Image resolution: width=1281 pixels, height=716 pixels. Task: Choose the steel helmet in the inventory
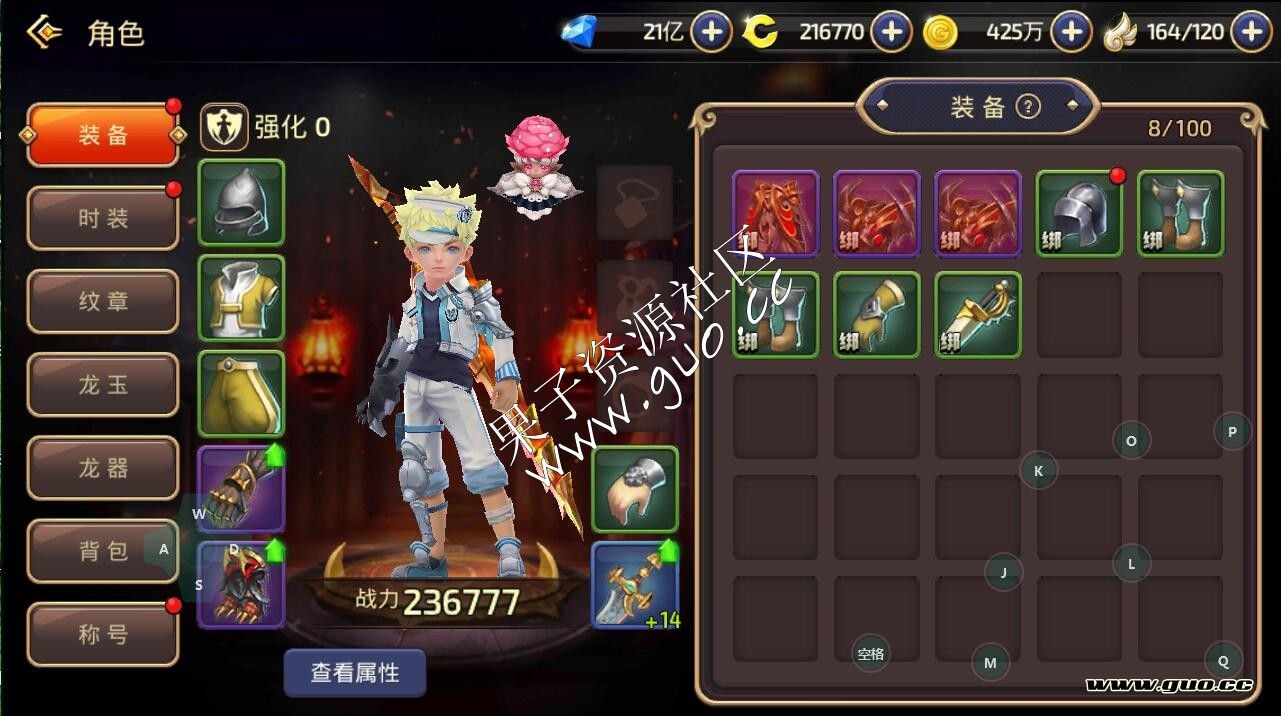point(1079,213)
